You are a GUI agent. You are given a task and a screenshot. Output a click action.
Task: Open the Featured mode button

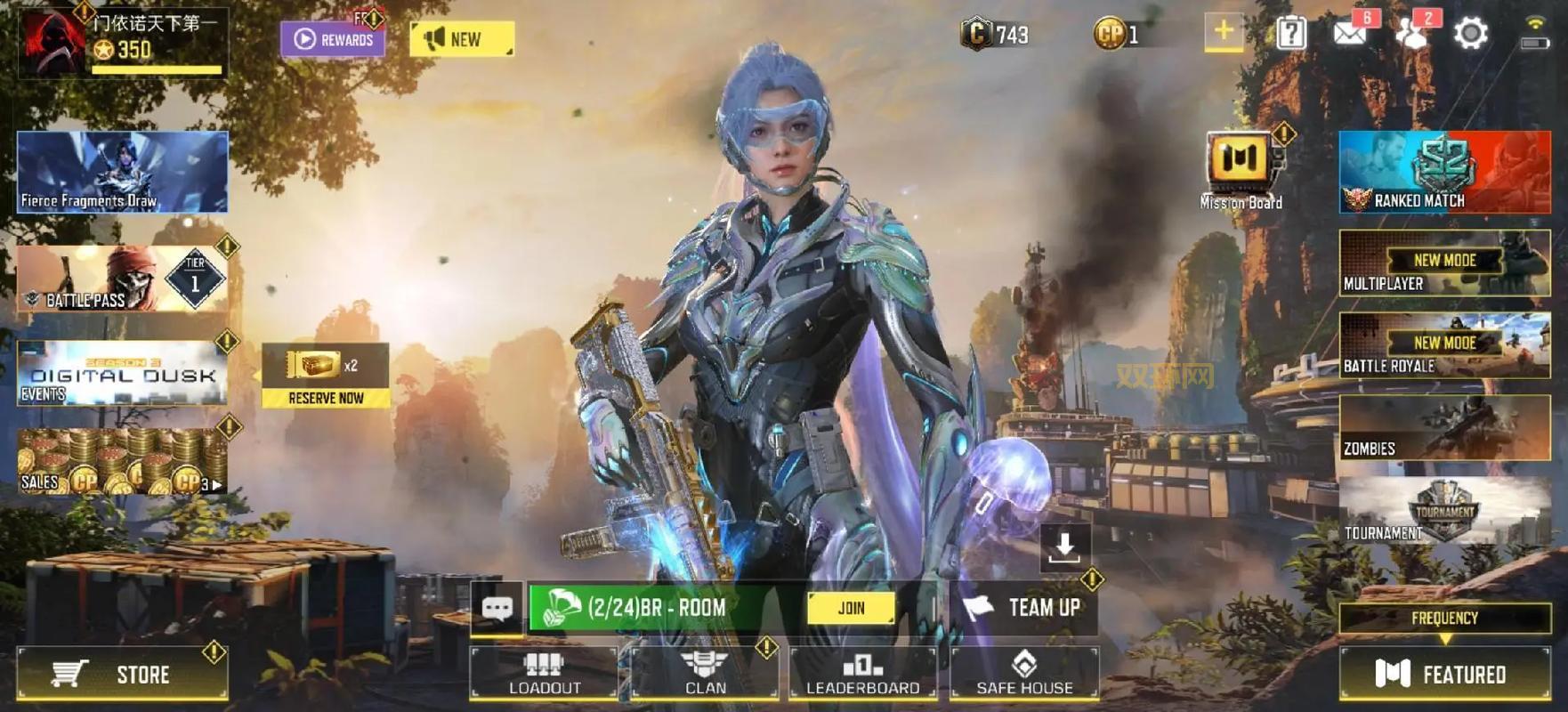click(1444, 674)
